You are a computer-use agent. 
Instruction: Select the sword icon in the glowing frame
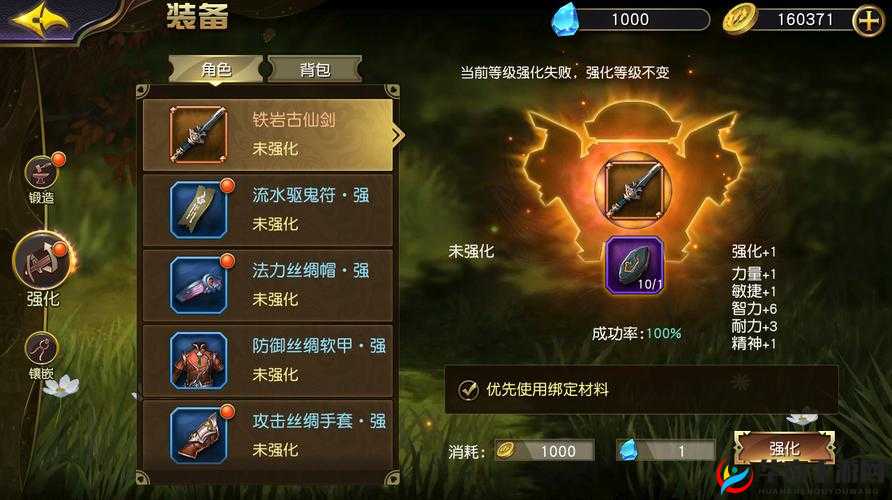pyautogui.click(x=632, y=187)
